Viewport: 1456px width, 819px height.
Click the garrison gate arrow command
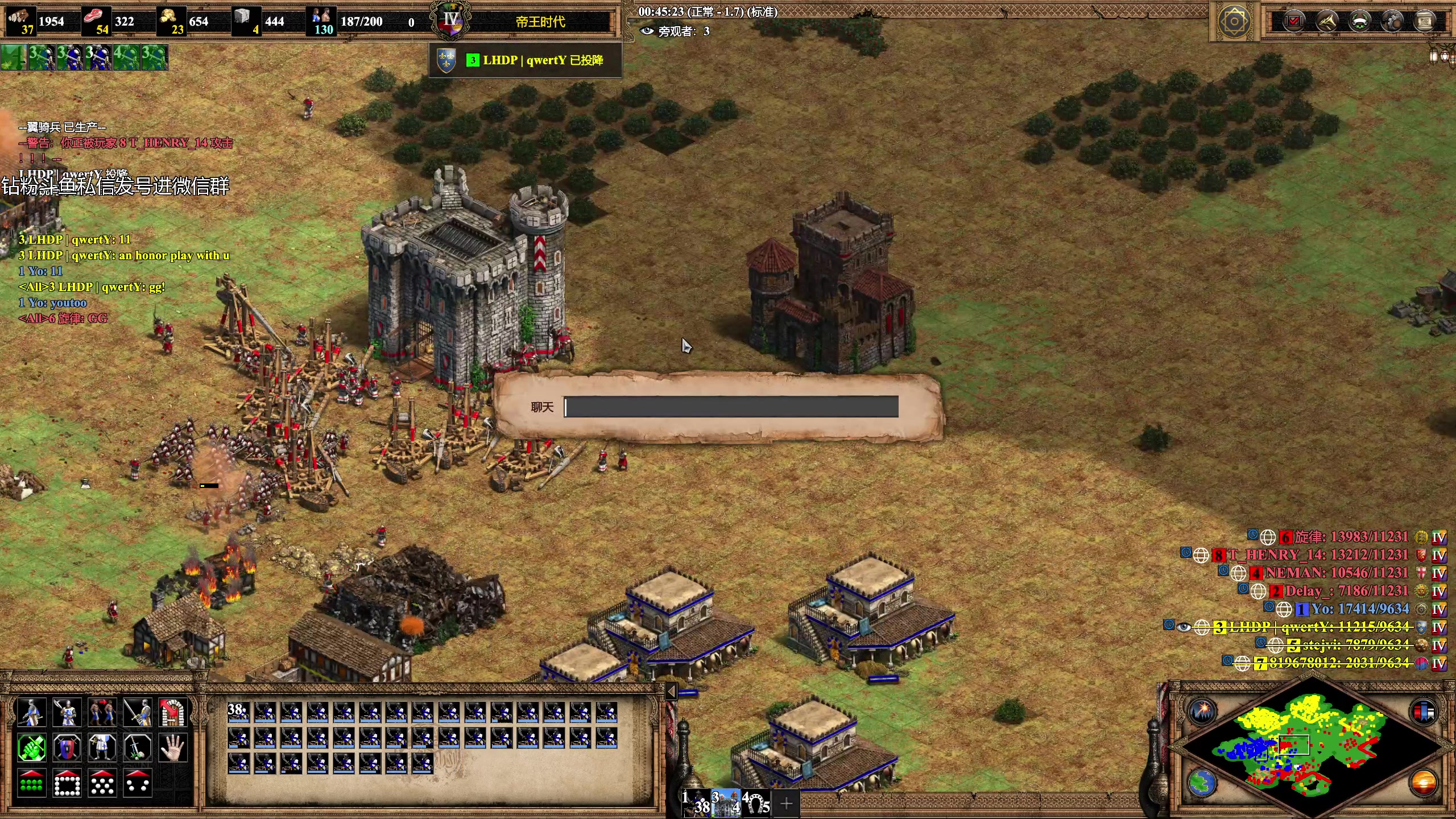tap(172, 712)
